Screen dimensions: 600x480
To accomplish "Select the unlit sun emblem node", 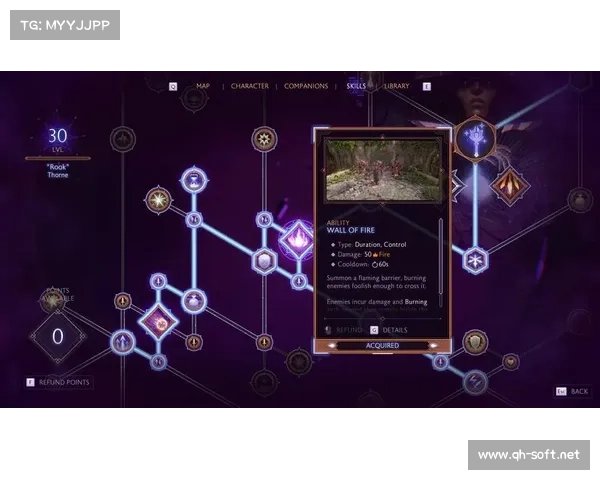I will tap(264, 139).
